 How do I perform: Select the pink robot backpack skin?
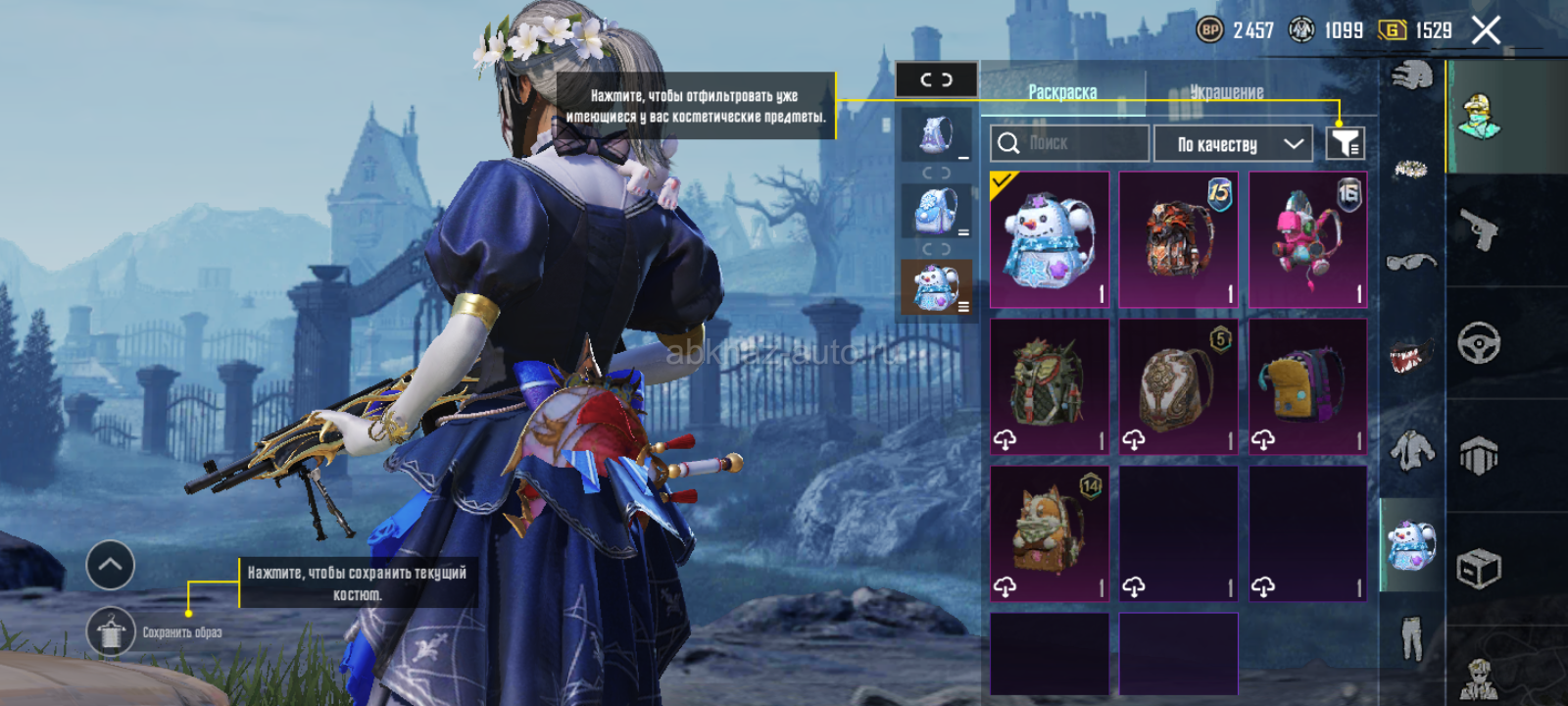tap(1307, 240)
